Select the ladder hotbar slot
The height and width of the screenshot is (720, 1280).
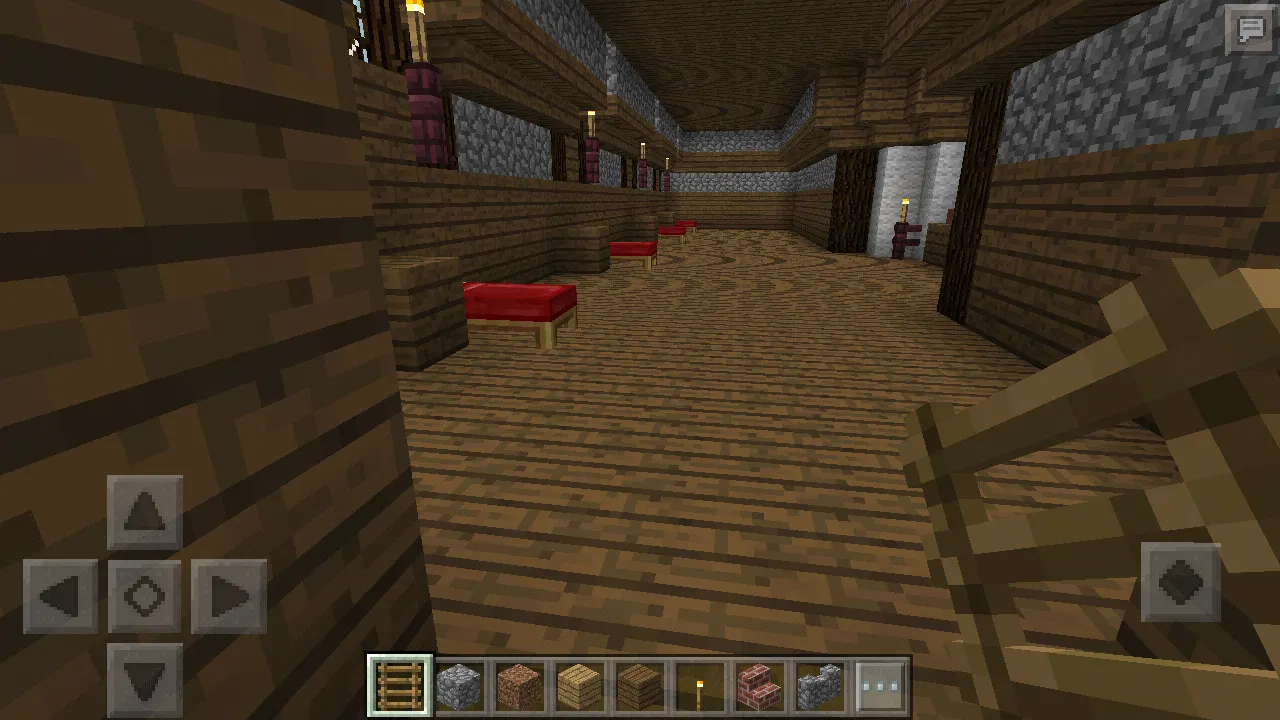tap(400, 686)
